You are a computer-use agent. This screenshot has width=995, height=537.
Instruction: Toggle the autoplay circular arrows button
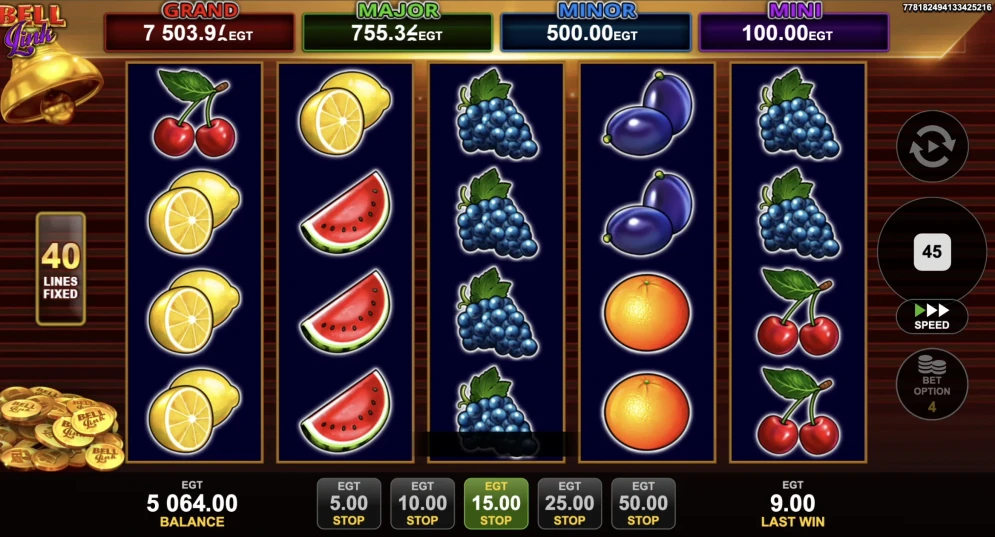point(932,146)
